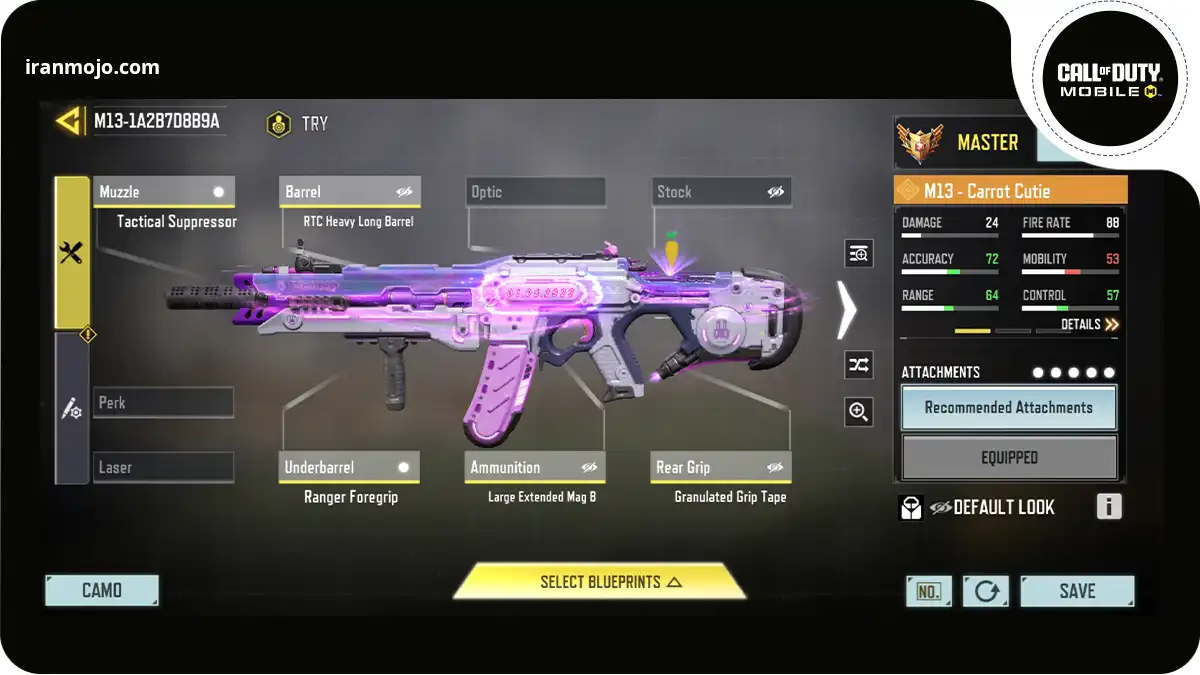This screenshot has width=1200, height=675.
Task: Expand the Select Blueprints panel
Action: coord(600,582)
